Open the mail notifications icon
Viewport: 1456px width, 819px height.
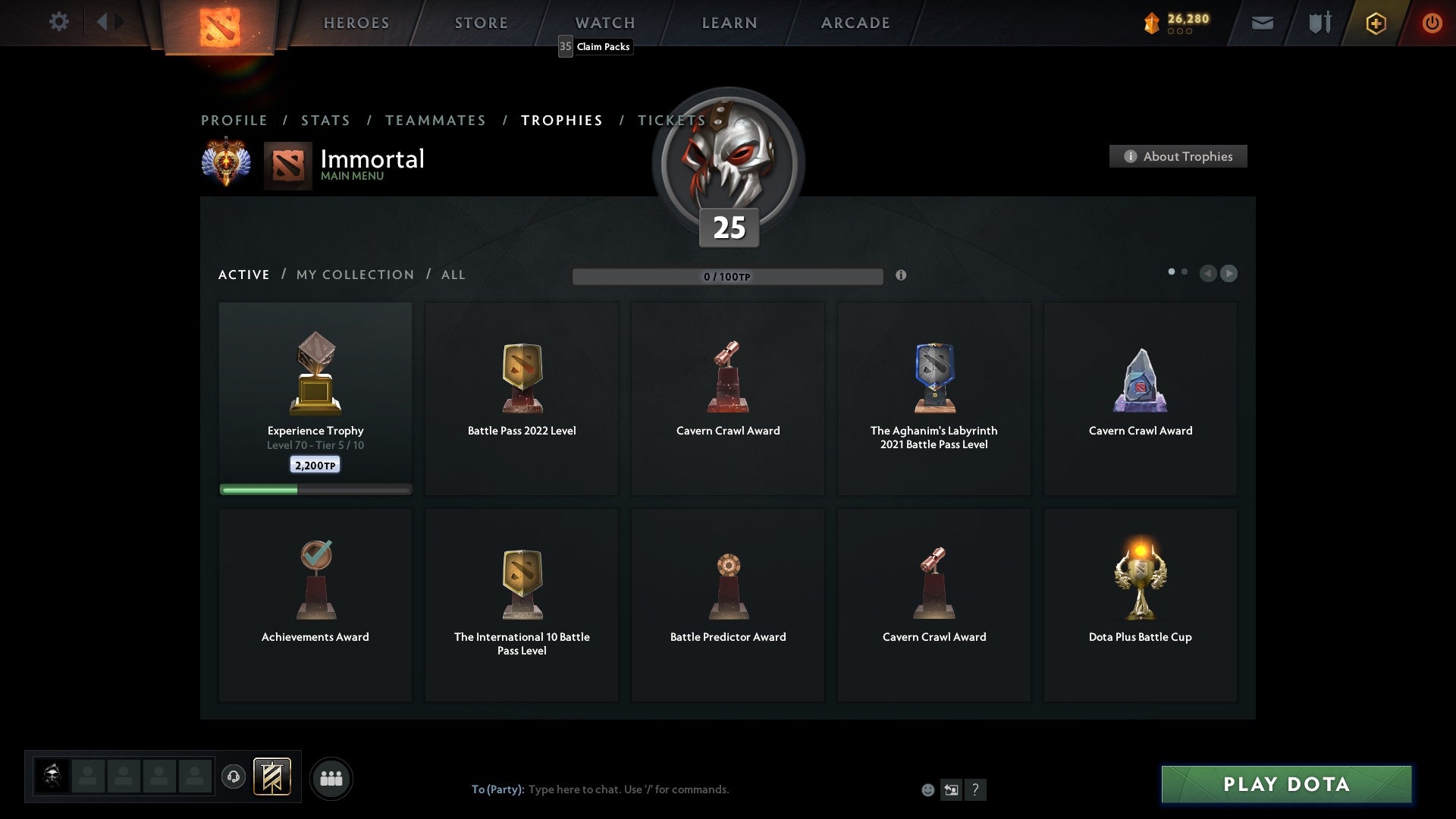[1263, 23]
